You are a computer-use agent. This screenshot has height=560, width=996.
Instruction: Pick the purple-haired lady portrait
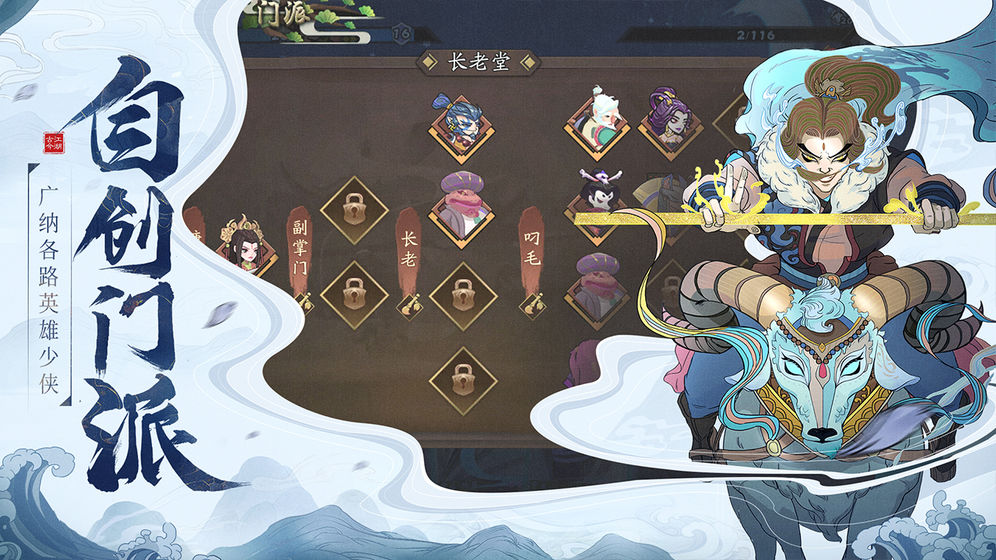[x=668, y=122]
